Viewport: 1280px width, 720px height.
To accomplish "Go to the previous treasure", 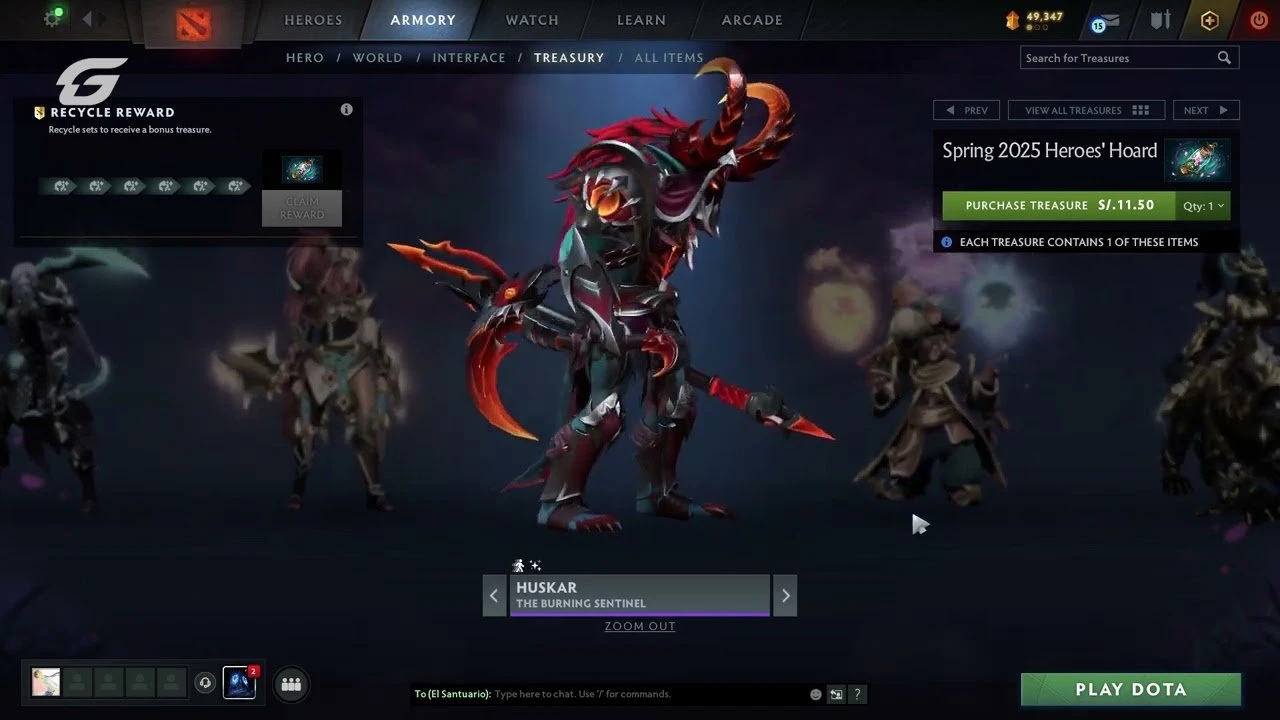I will (x=965, y=110).
